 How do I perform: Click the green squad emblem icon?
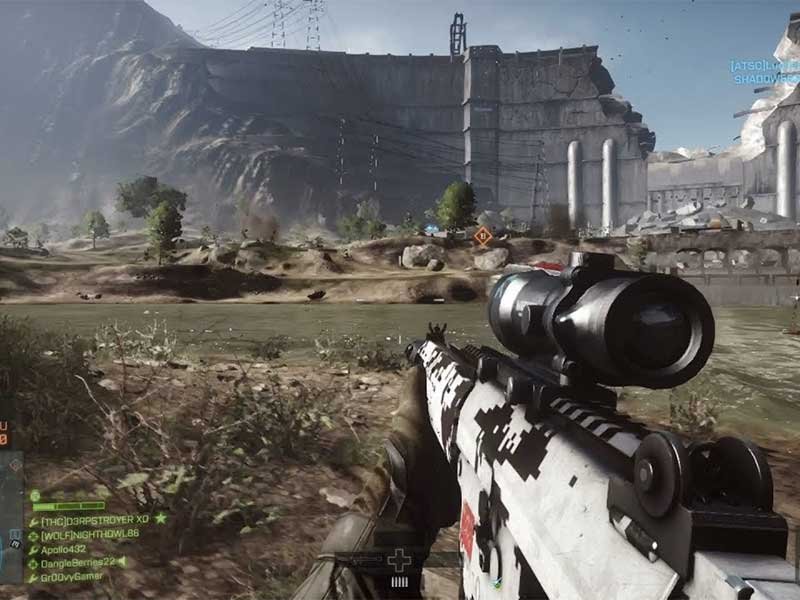click(35, 495)
